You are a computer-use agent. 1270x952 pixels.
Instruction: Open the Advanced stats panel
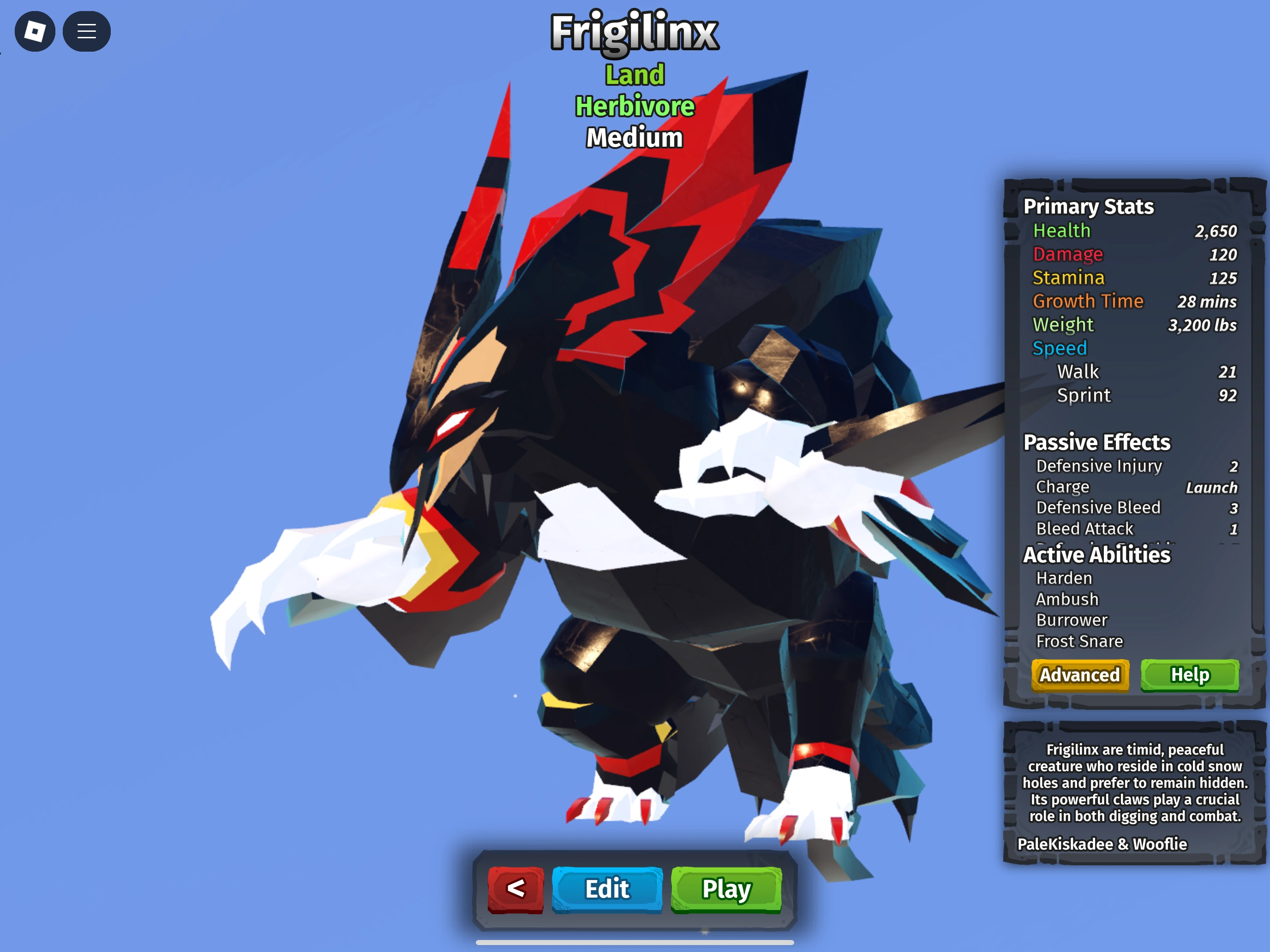click(x=1079, y=675)
